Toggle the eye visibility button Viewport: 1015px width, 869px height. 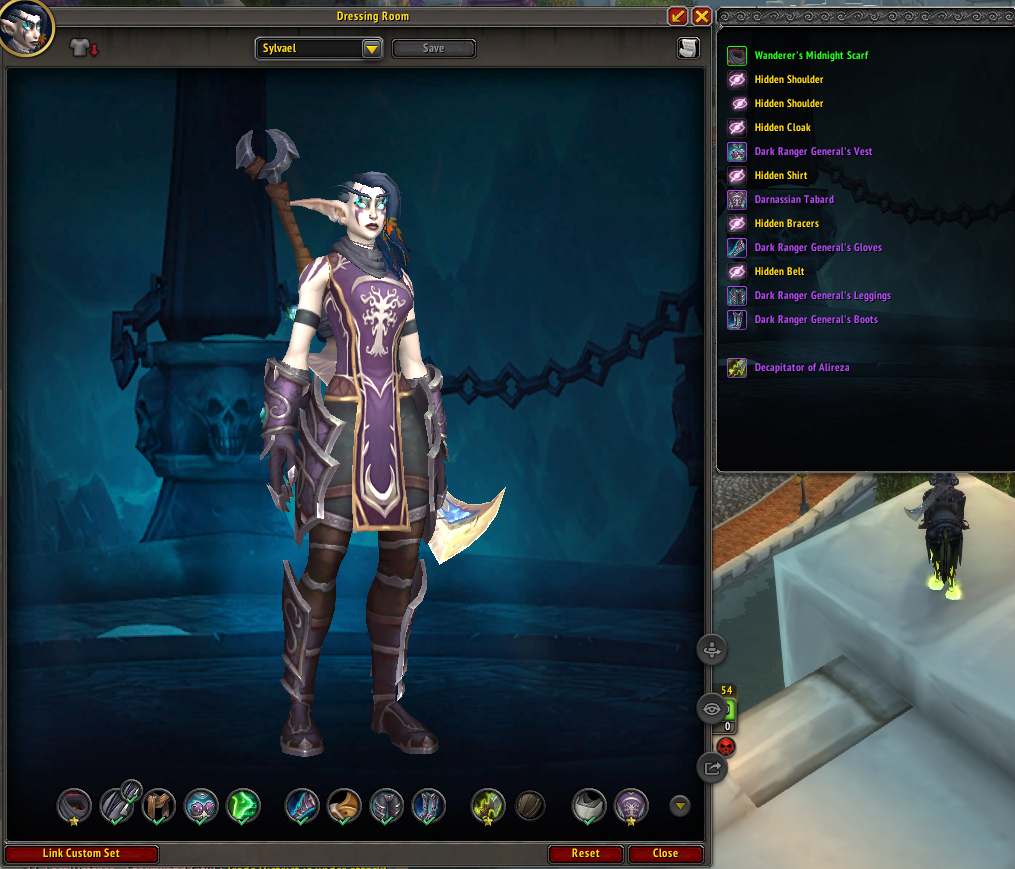(x=711, y=708)
